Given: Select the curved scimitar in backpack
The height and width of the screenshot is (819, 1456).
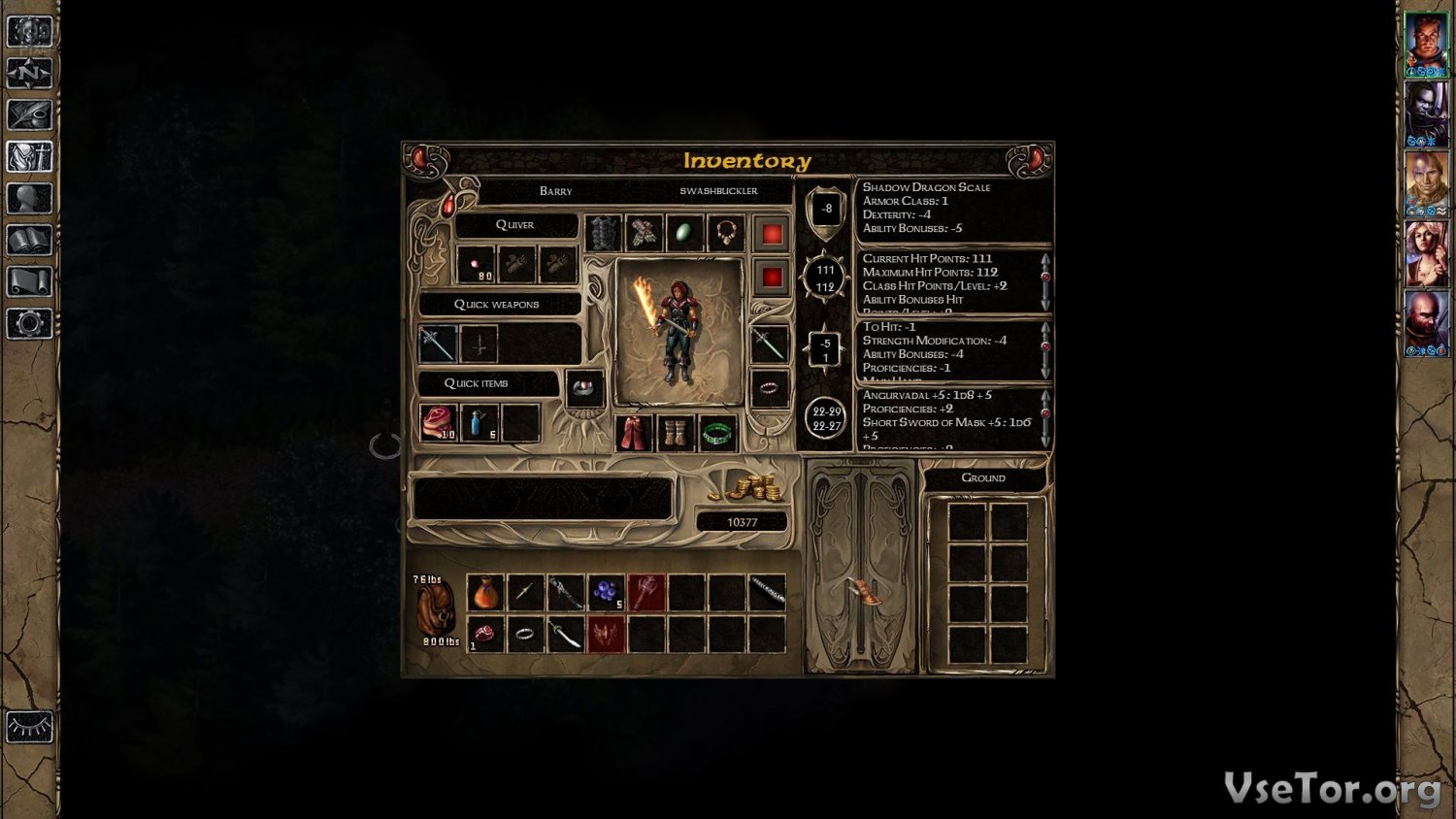Looking at the screenshot, I should [x=566, y=635].
